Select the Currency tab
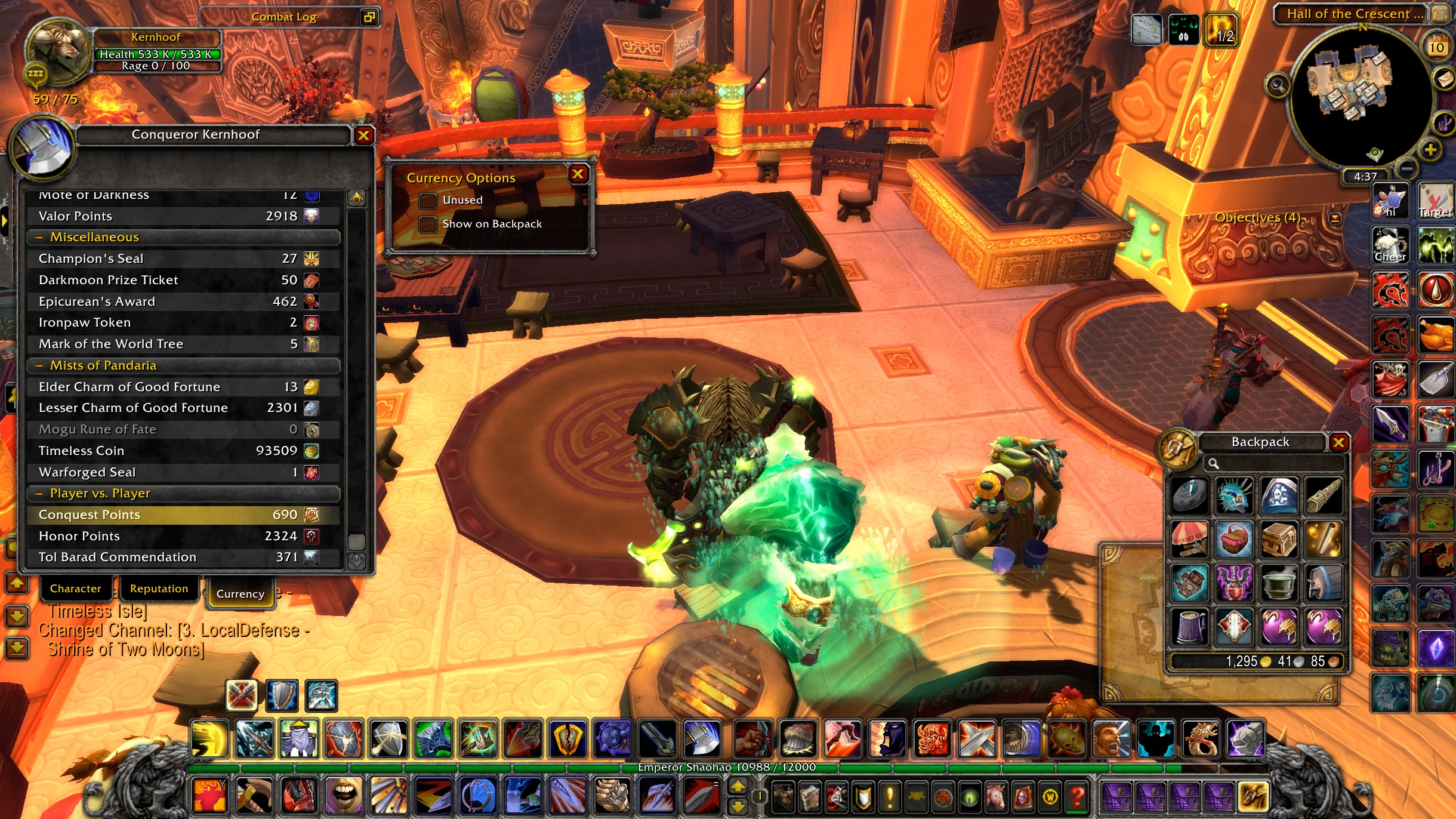The width and height of the screenshot is (1456, 819). (x=240, y=593)
